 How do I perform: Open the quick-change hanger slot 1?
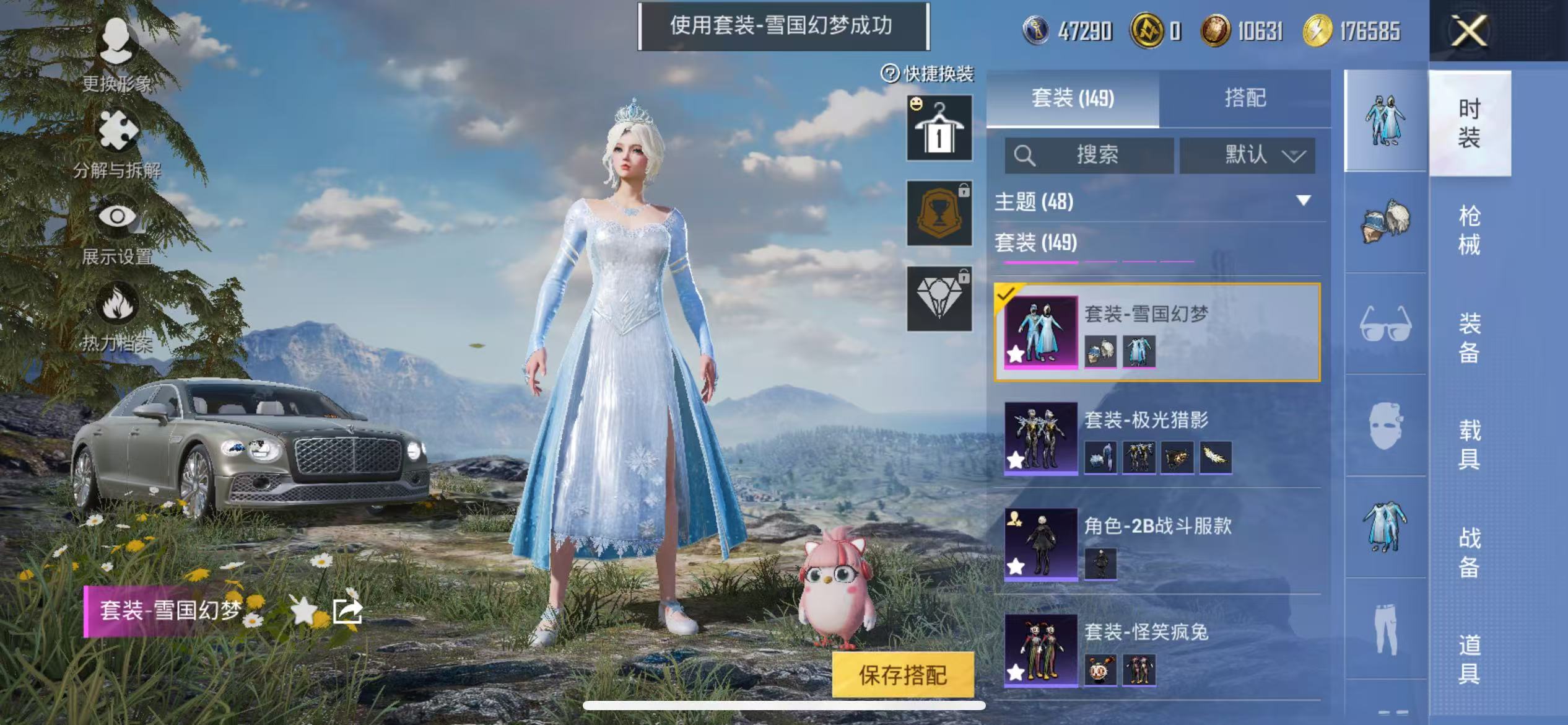tap(939, 128)
